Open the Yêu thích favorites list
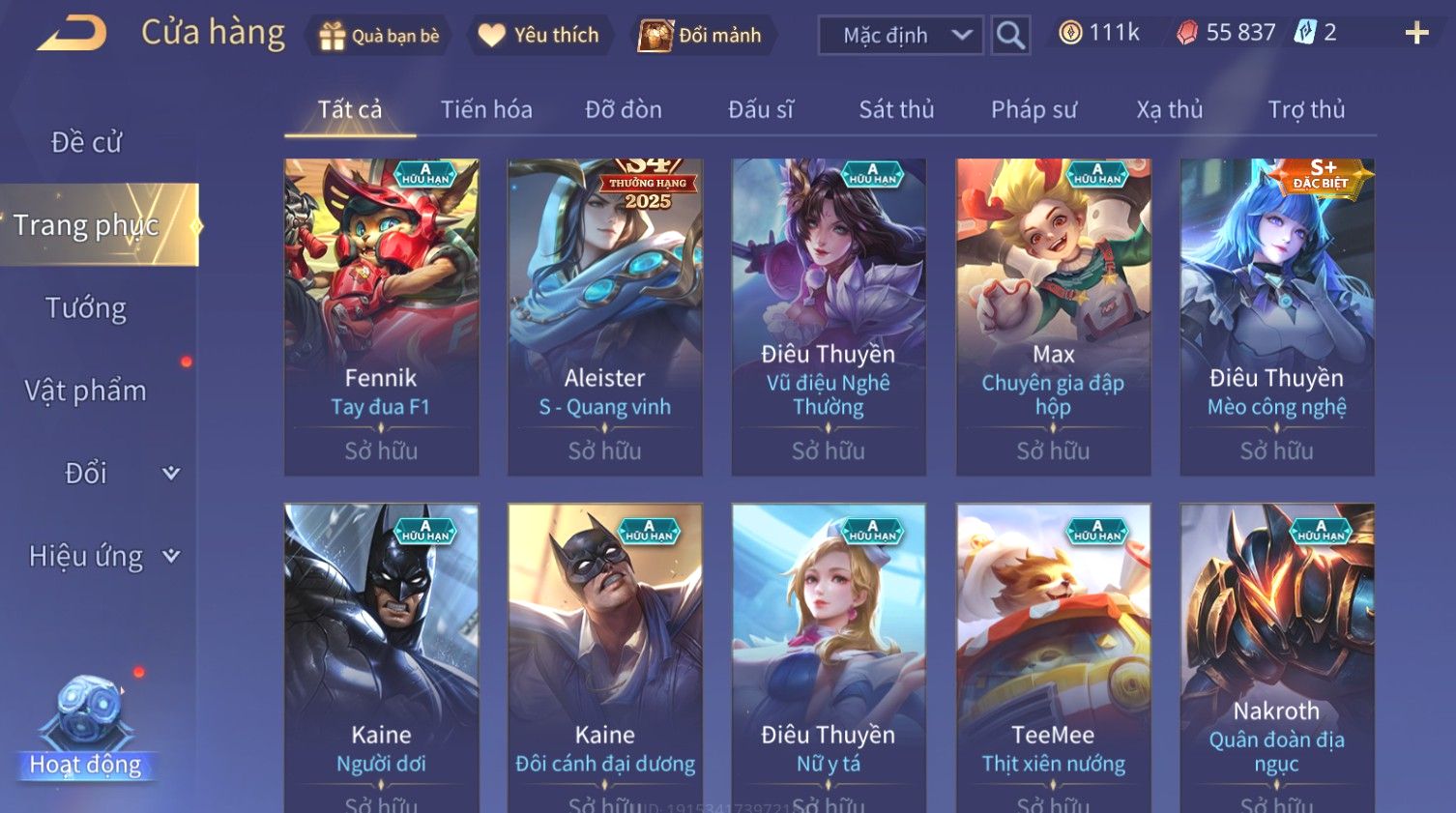1456x813 pixels. pos(539,36)
